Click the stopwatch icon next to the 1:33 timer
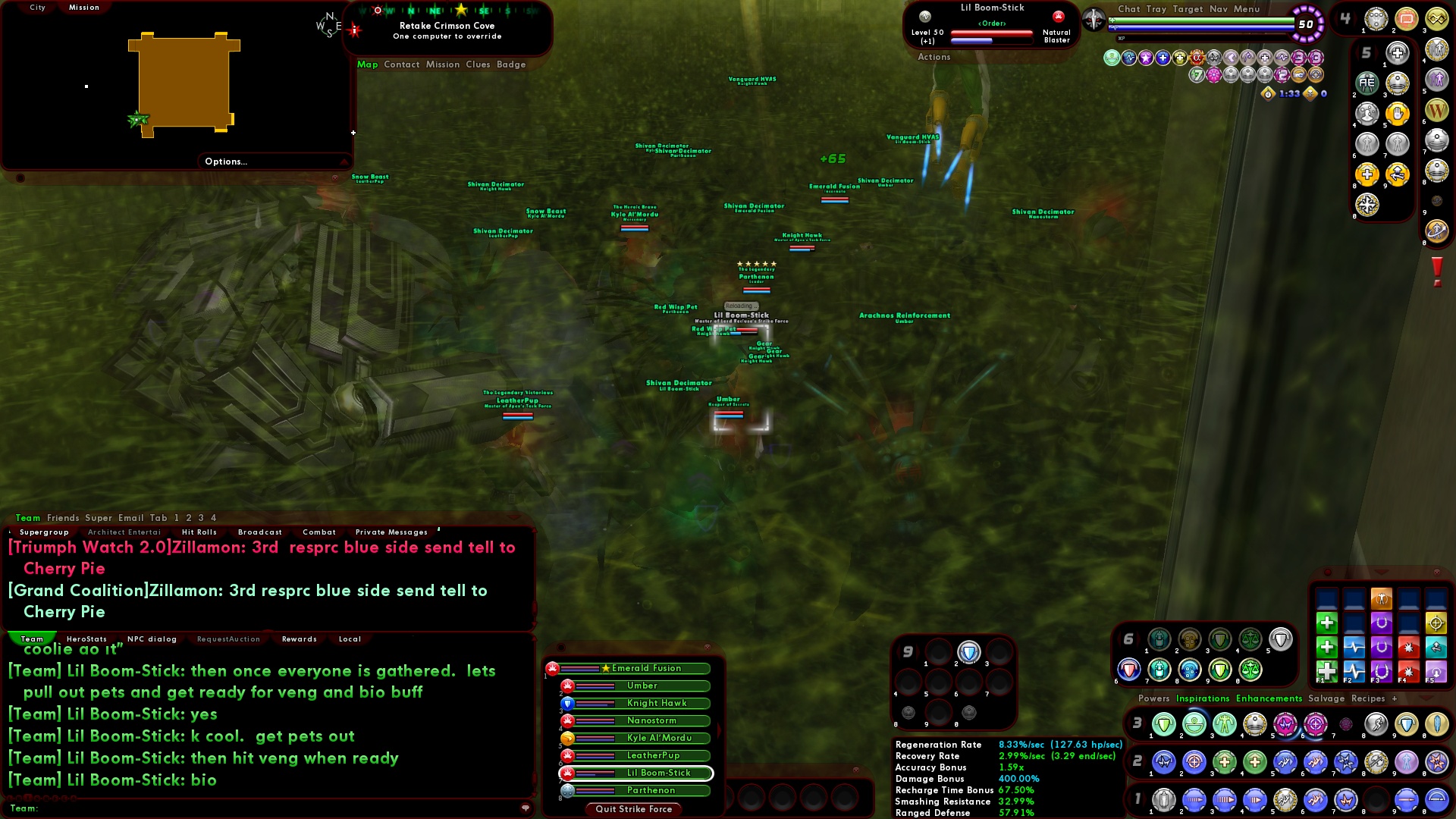 (1267, 94)
